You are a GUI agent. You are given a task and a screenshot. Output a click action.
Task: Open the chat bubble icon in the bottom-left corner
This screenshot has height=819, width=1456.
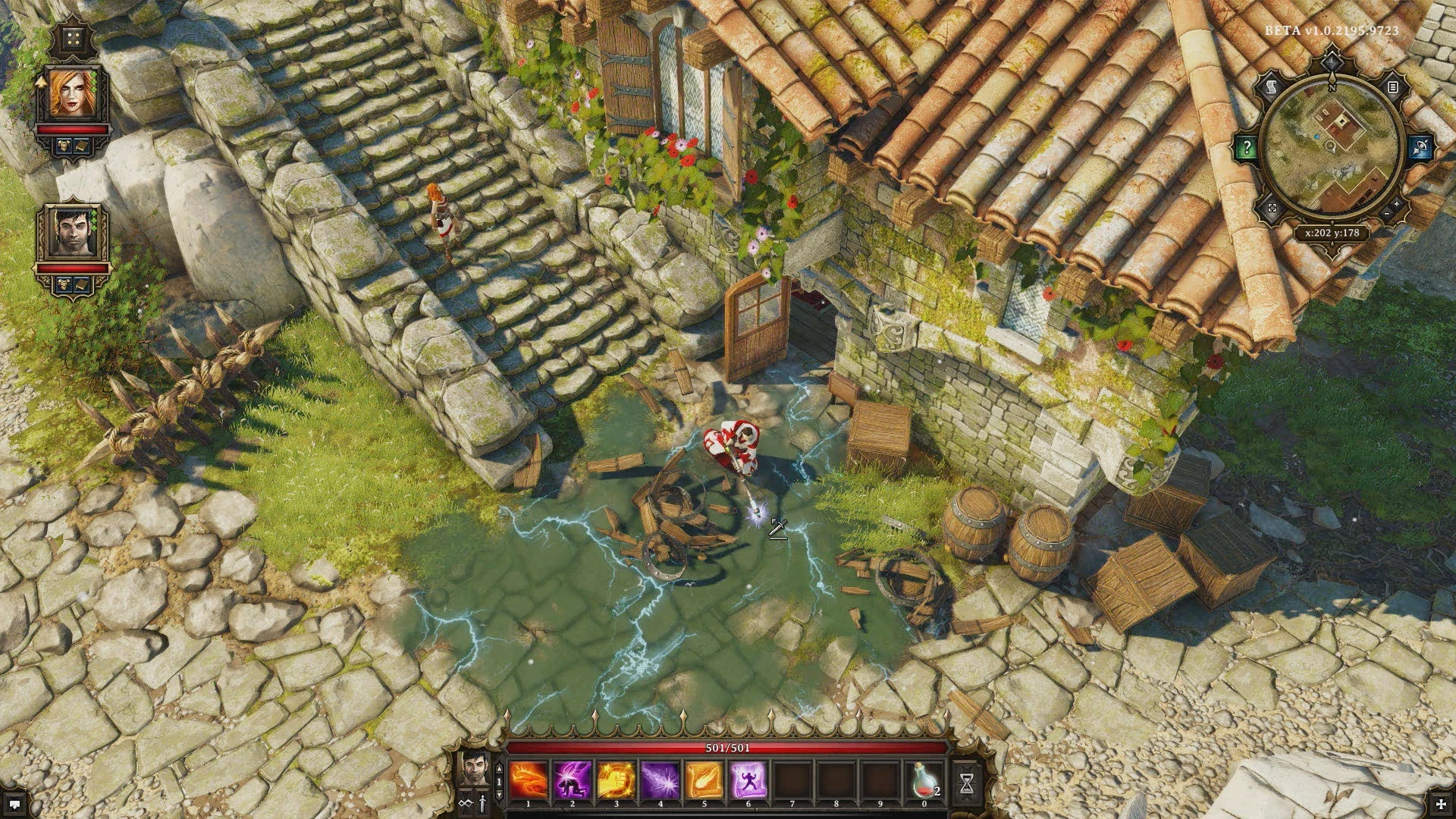pyautogui.click(x=14, y=804)
